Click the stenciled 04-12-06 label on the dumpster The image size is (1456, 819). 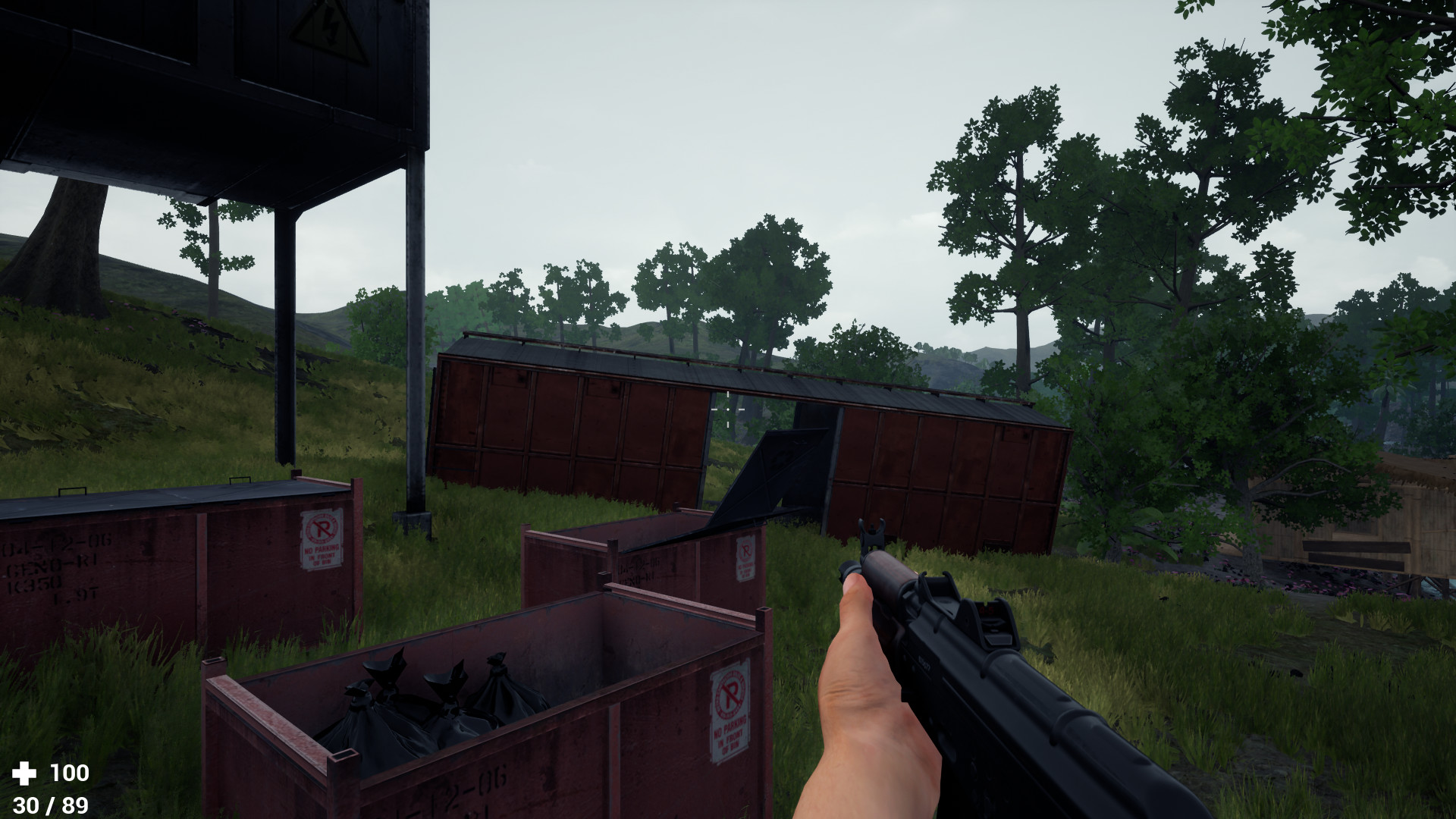(57, 542)
